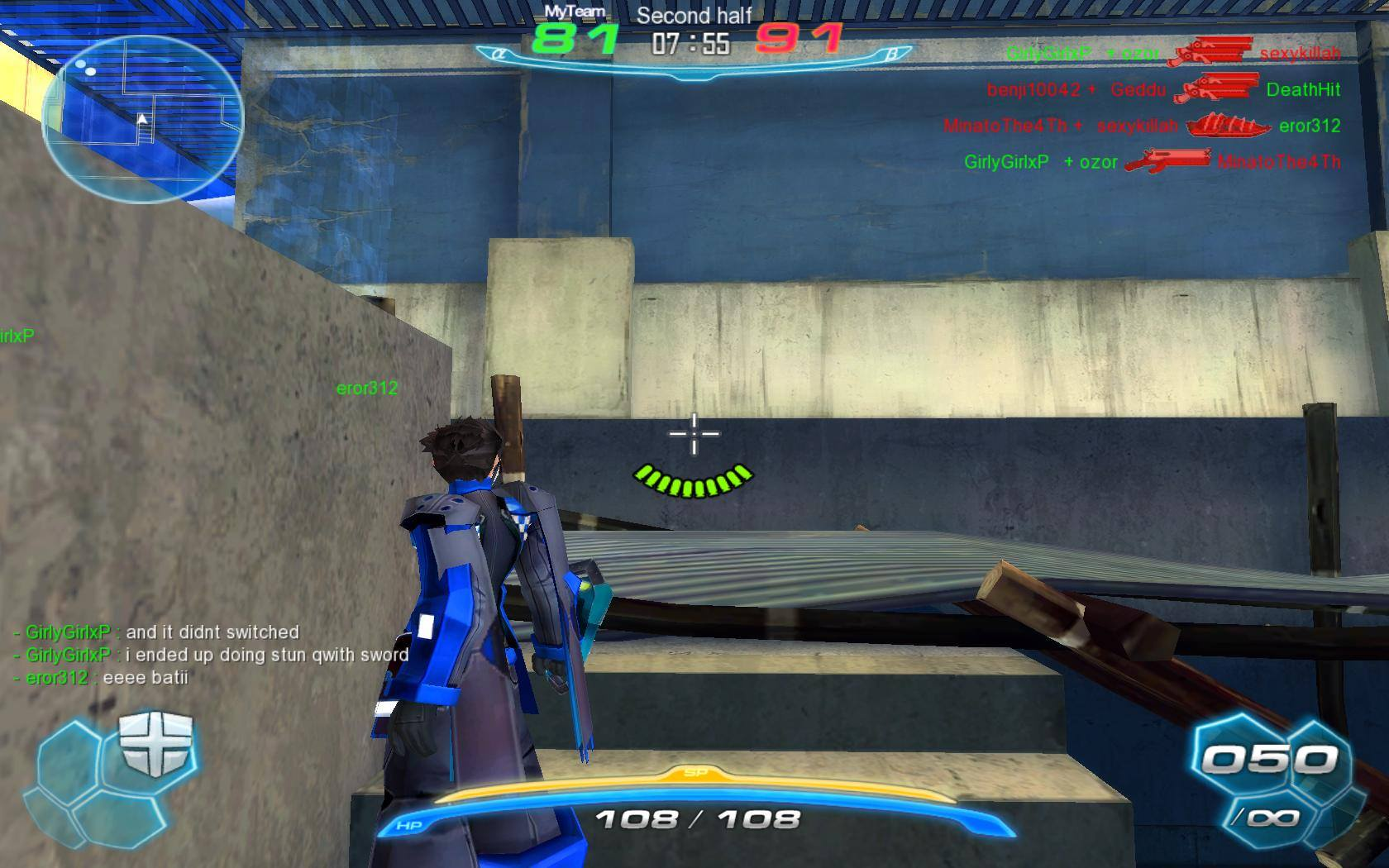This screenshot has width=1389, height=868.
Task: Click the bottom kill feed entry with MinatoThe4Th
Action: click(x=1152, y=162)
